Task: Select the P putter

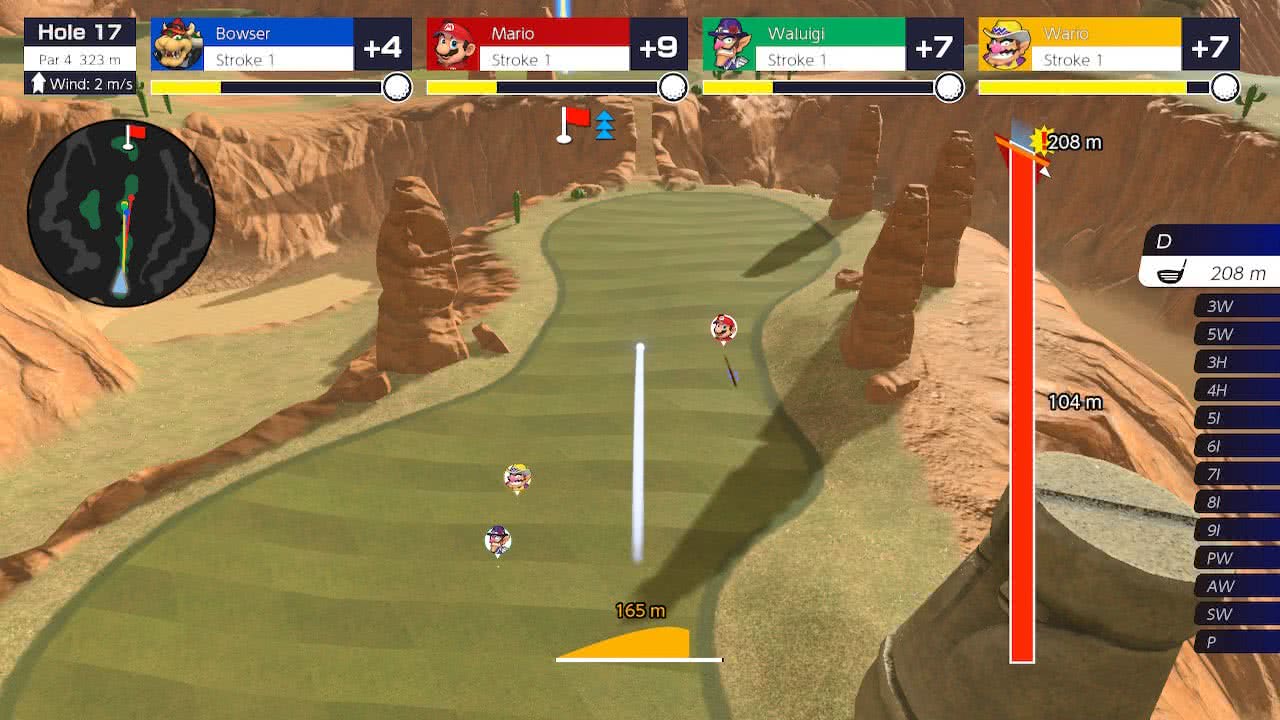Action: [1236, 642]
